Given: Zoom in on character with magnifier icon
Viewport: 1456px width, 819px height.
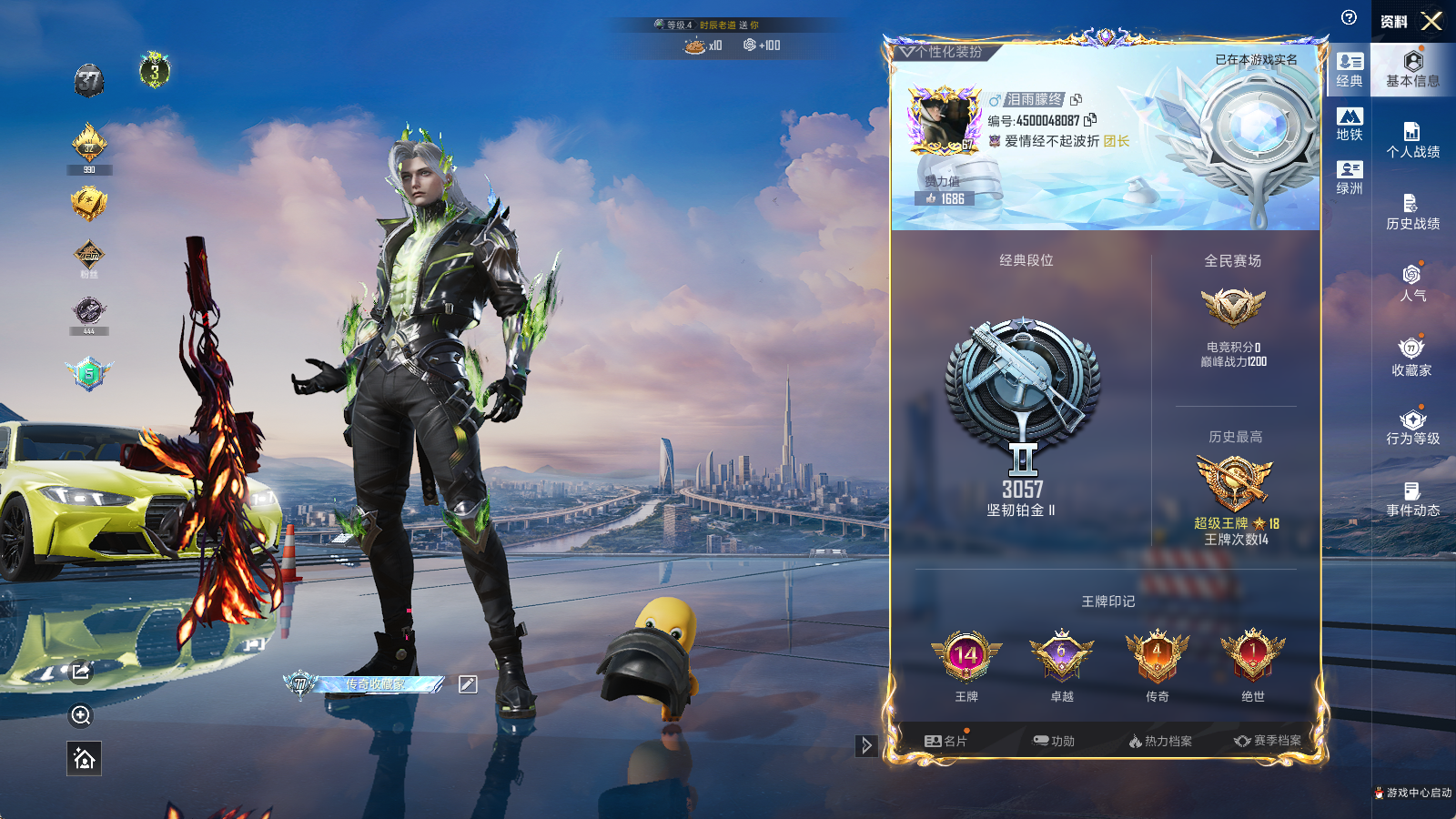Looking at the screenshot, I should (x=81, y=715).
